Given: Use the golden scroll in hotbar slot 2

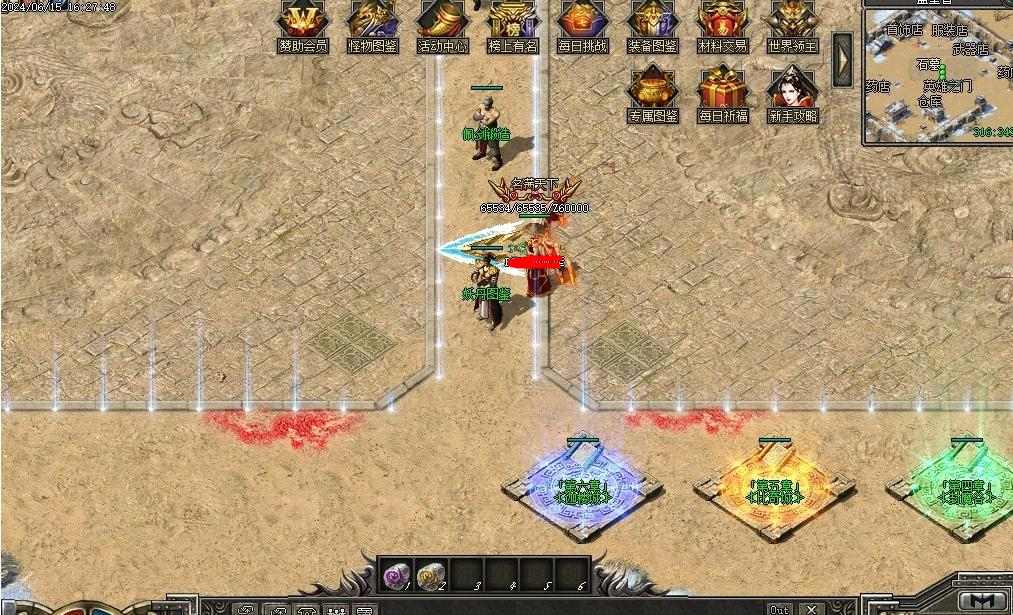Looking at the screenshot, I should [430, 575].
